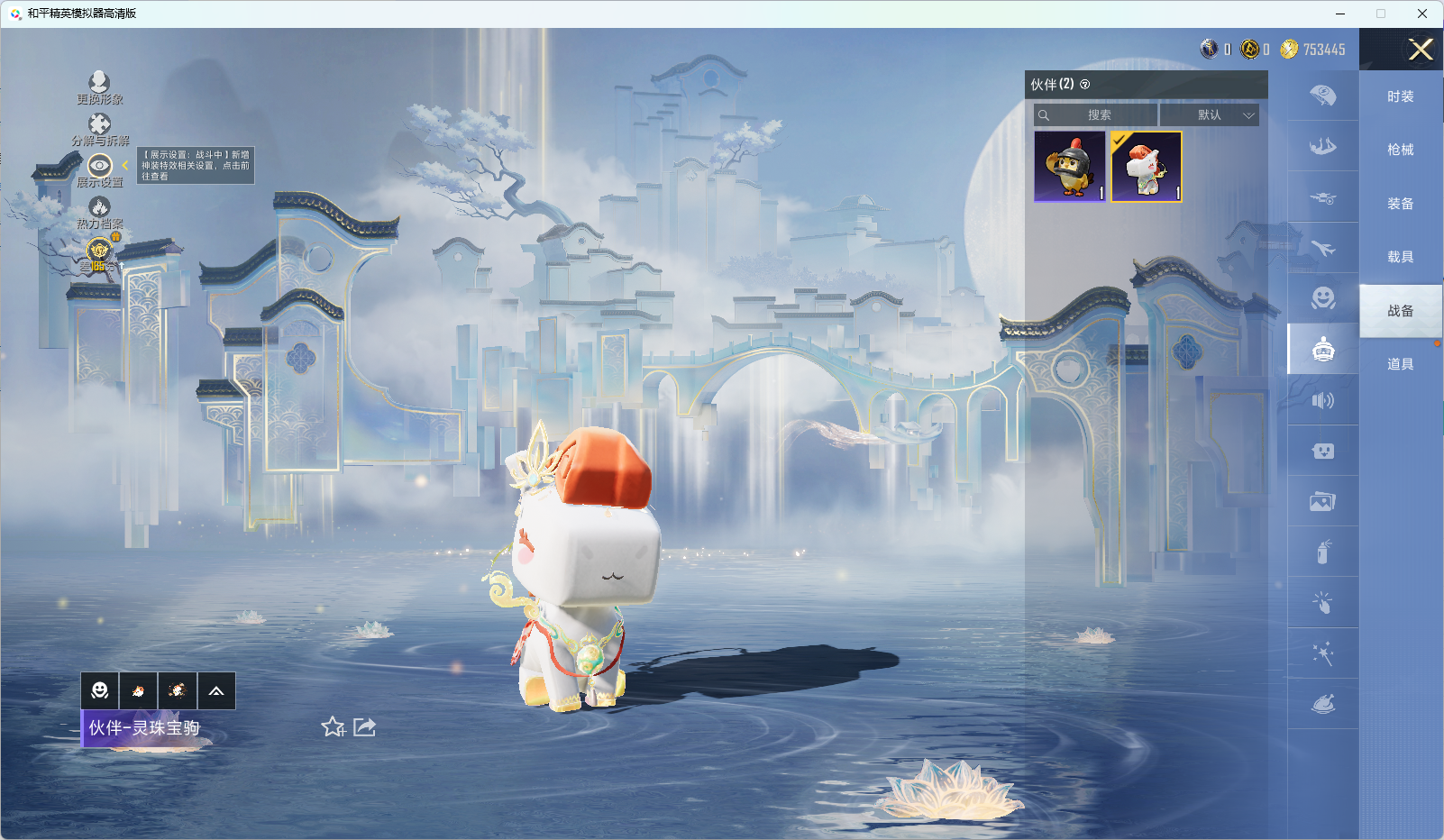
Task: Share the companion using the arrow icon
Action: point(364,726)
